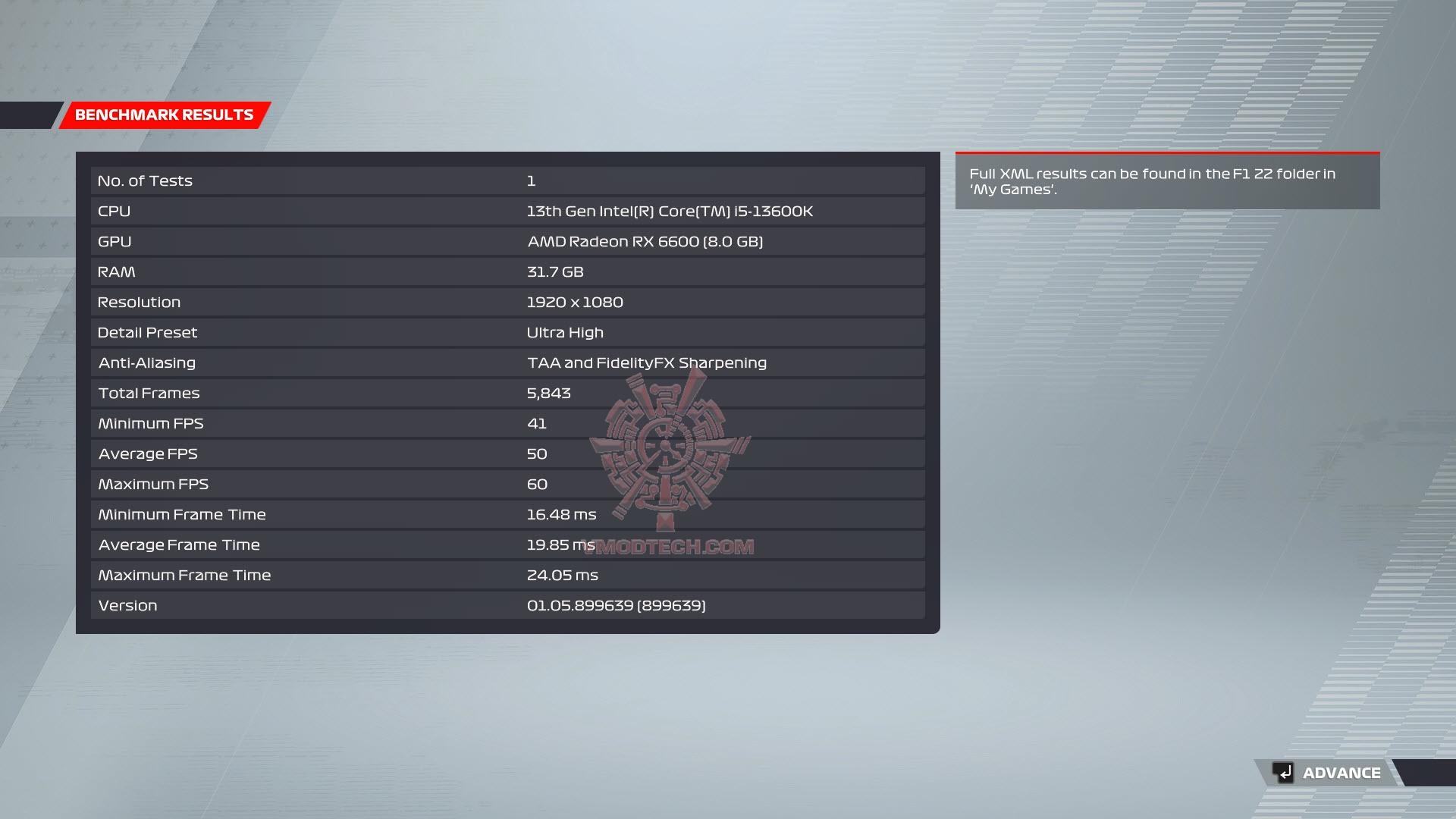Viewport: 1456px width, 819px height.
Task: Select the Average Frame Time row
Action: [x=508, y=544]
